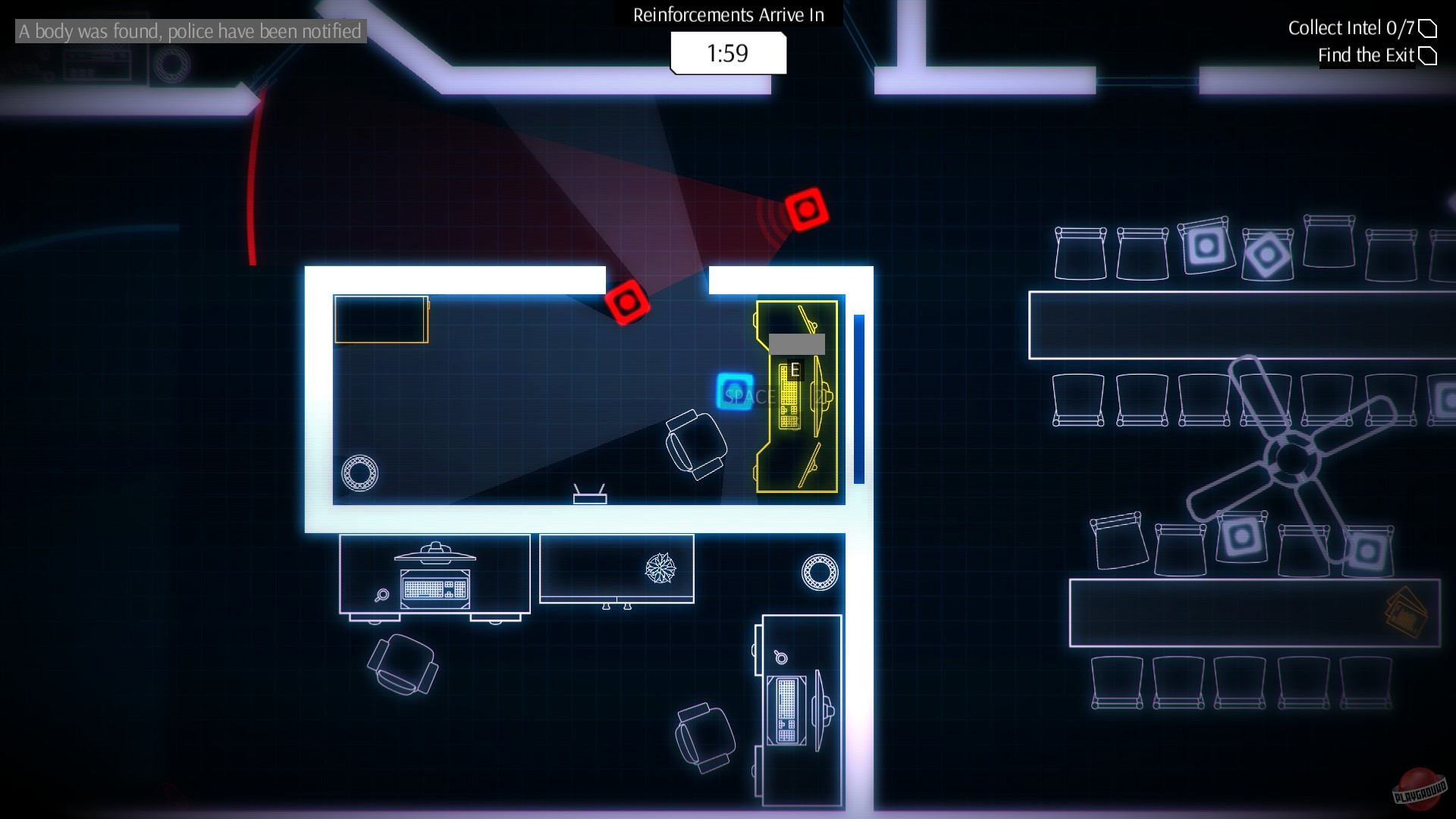Click the police notification message text
Screen dimensions: 1456x819
(189, 32)
